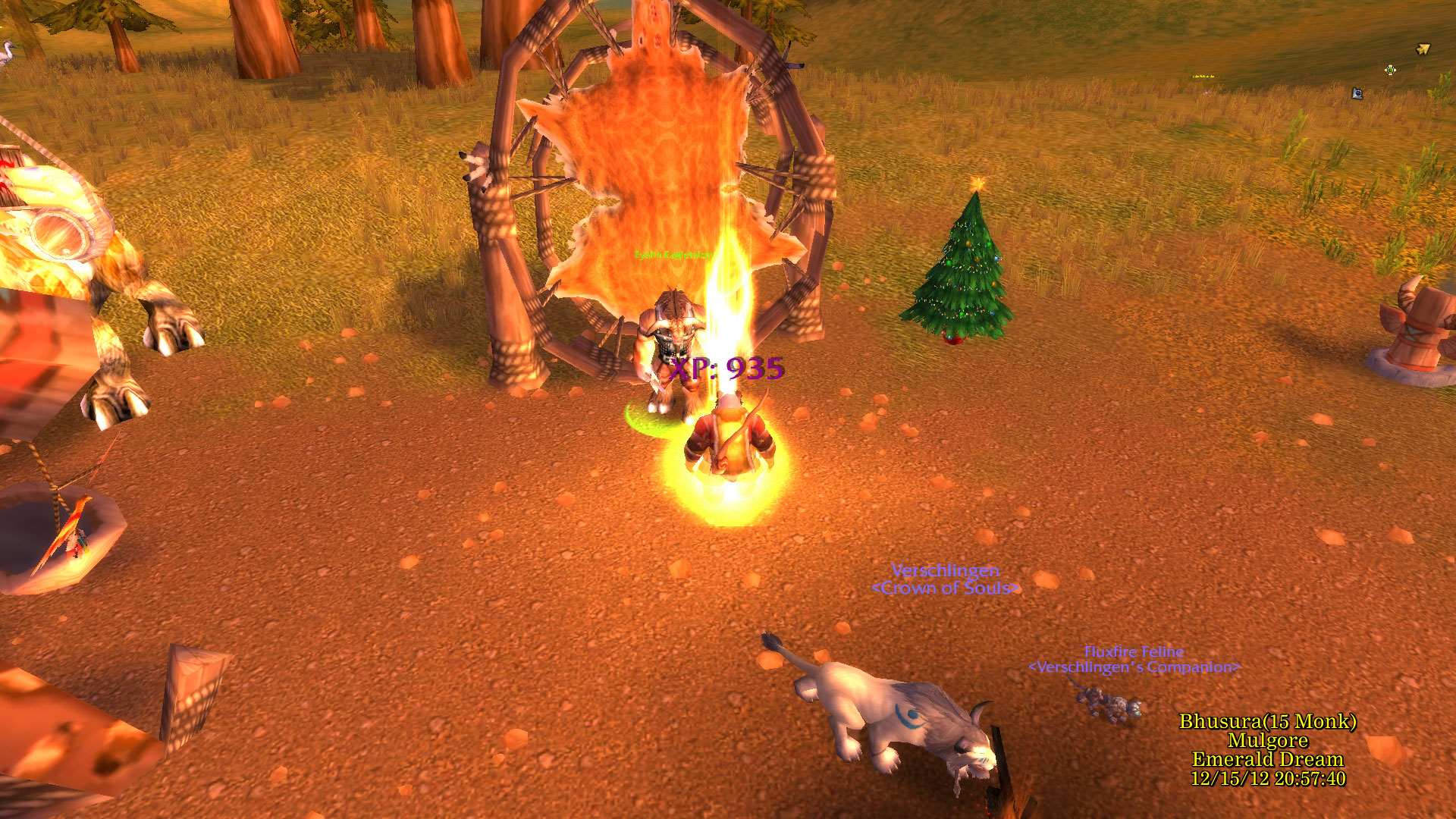The image size is (1456, 819).
Task: Click the grey-blue square map marker
Action: [1357, 93]
